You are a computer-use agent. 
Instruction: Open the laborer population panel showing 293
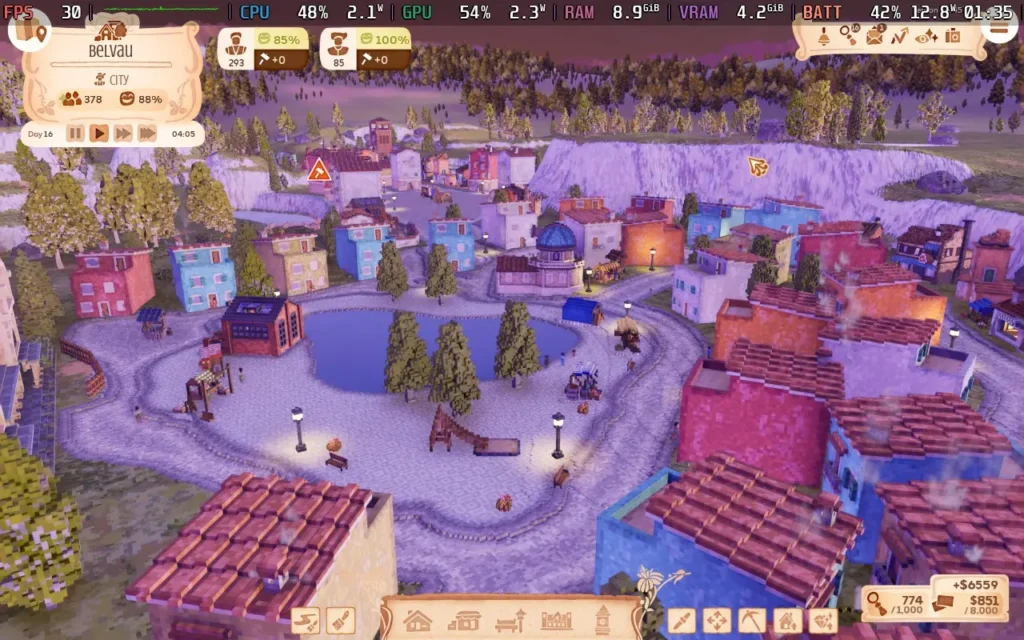pos(237,49)
